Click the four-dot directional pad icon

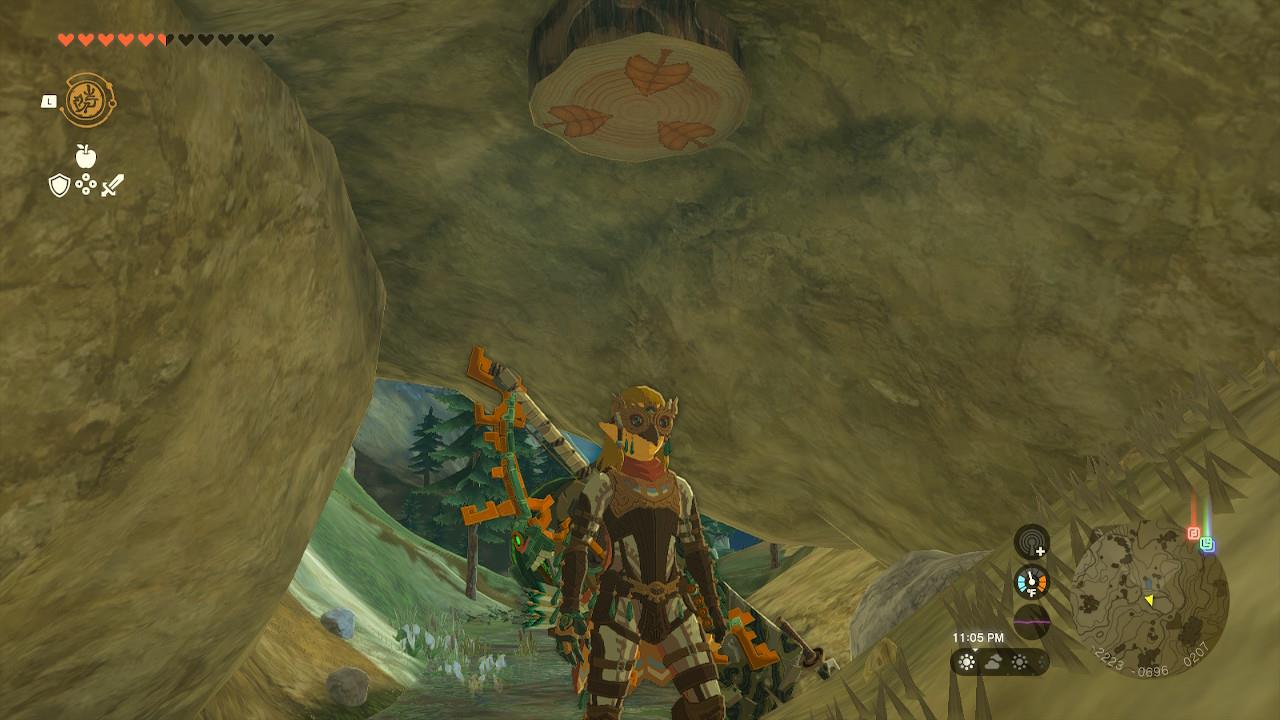point(86,185)
